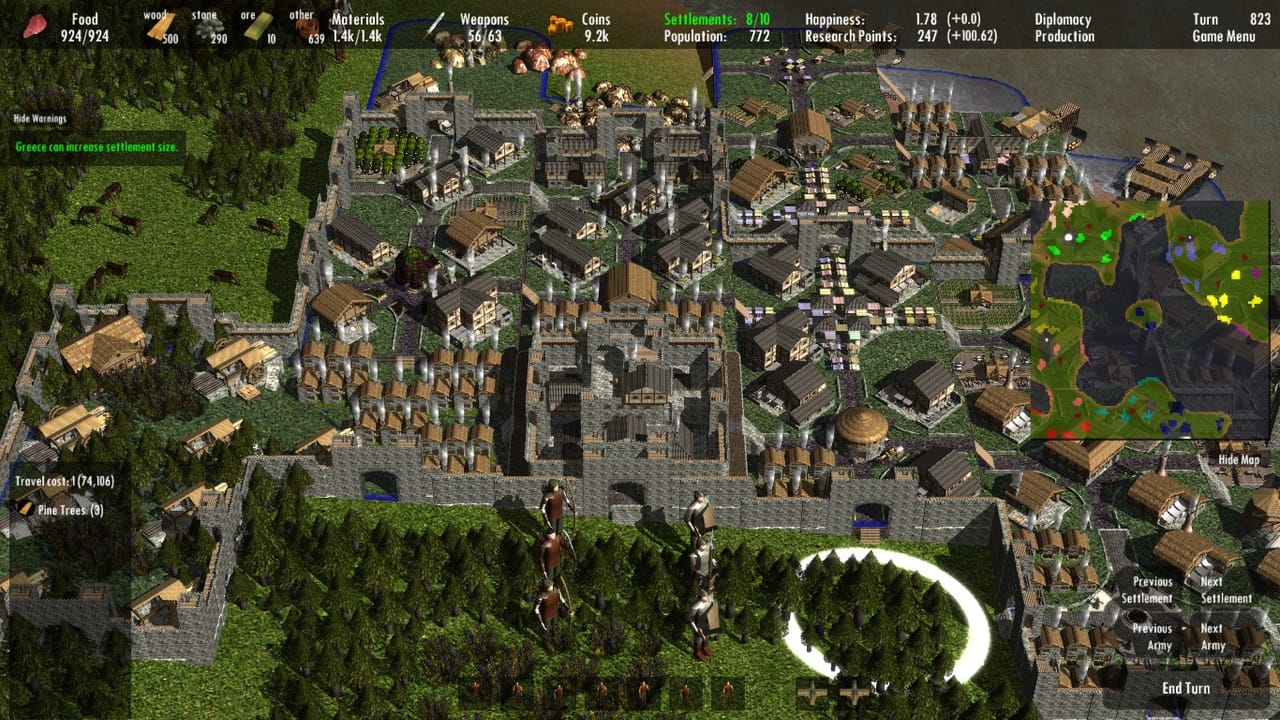Open the Diplomacy screen
The height and width of the screenshot is (720, 1280).
pyautogui.click(x=1063, y=18)
